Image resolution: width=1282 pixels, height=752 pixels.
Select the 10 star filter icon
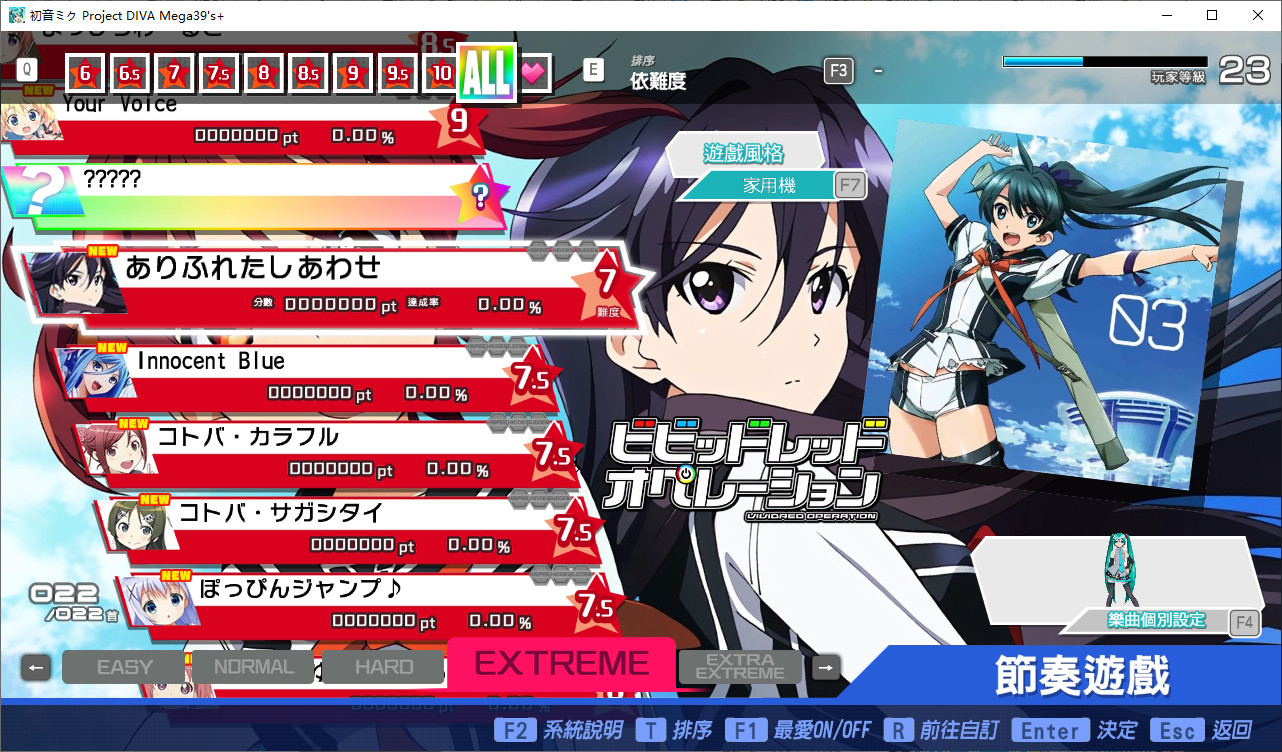pos(441,72)
